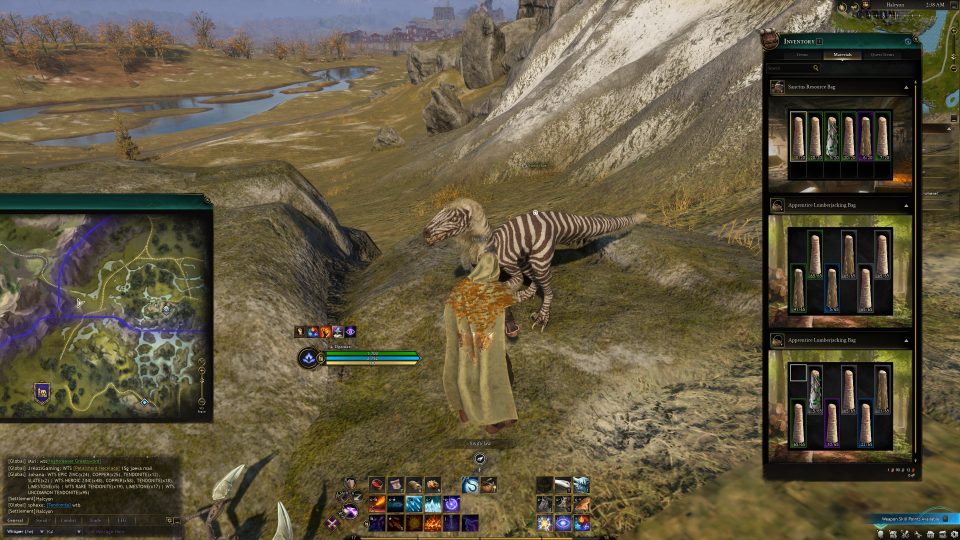960x540 pixels.
Task: Close the Inventory panel
Action: [x=908, y=41]
